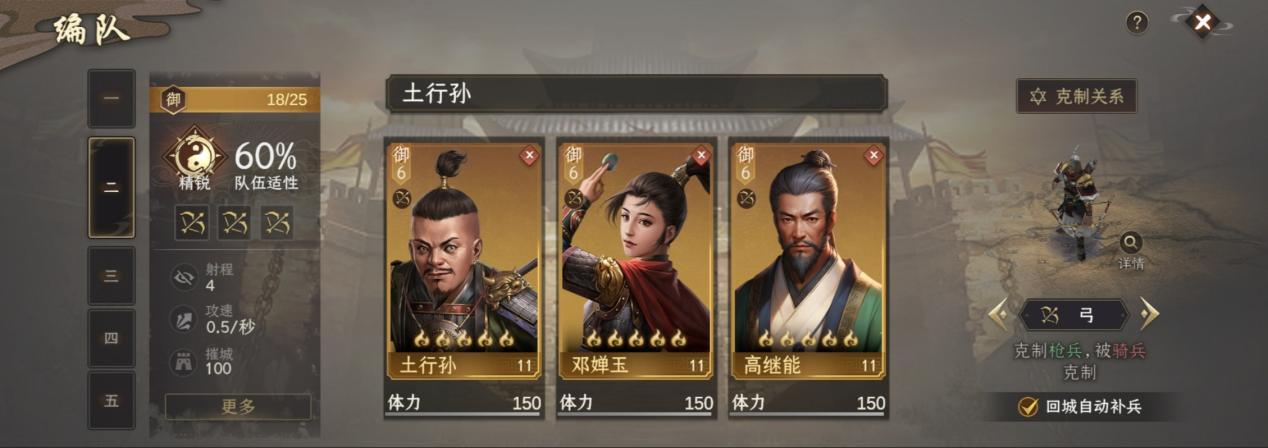Open the question mark help
Screen dimensions: 1268x448
[1137, 22]
